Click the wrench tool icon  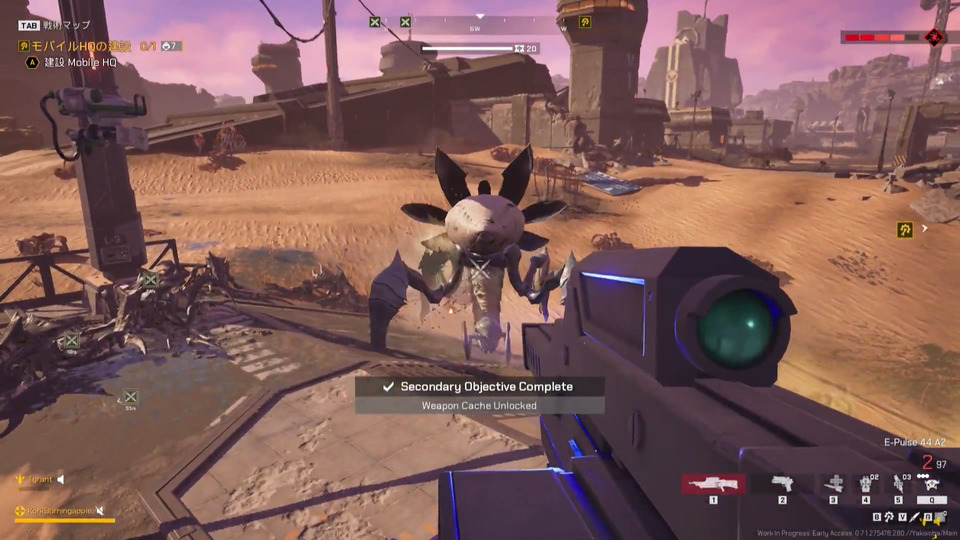[x=889, y=517]
